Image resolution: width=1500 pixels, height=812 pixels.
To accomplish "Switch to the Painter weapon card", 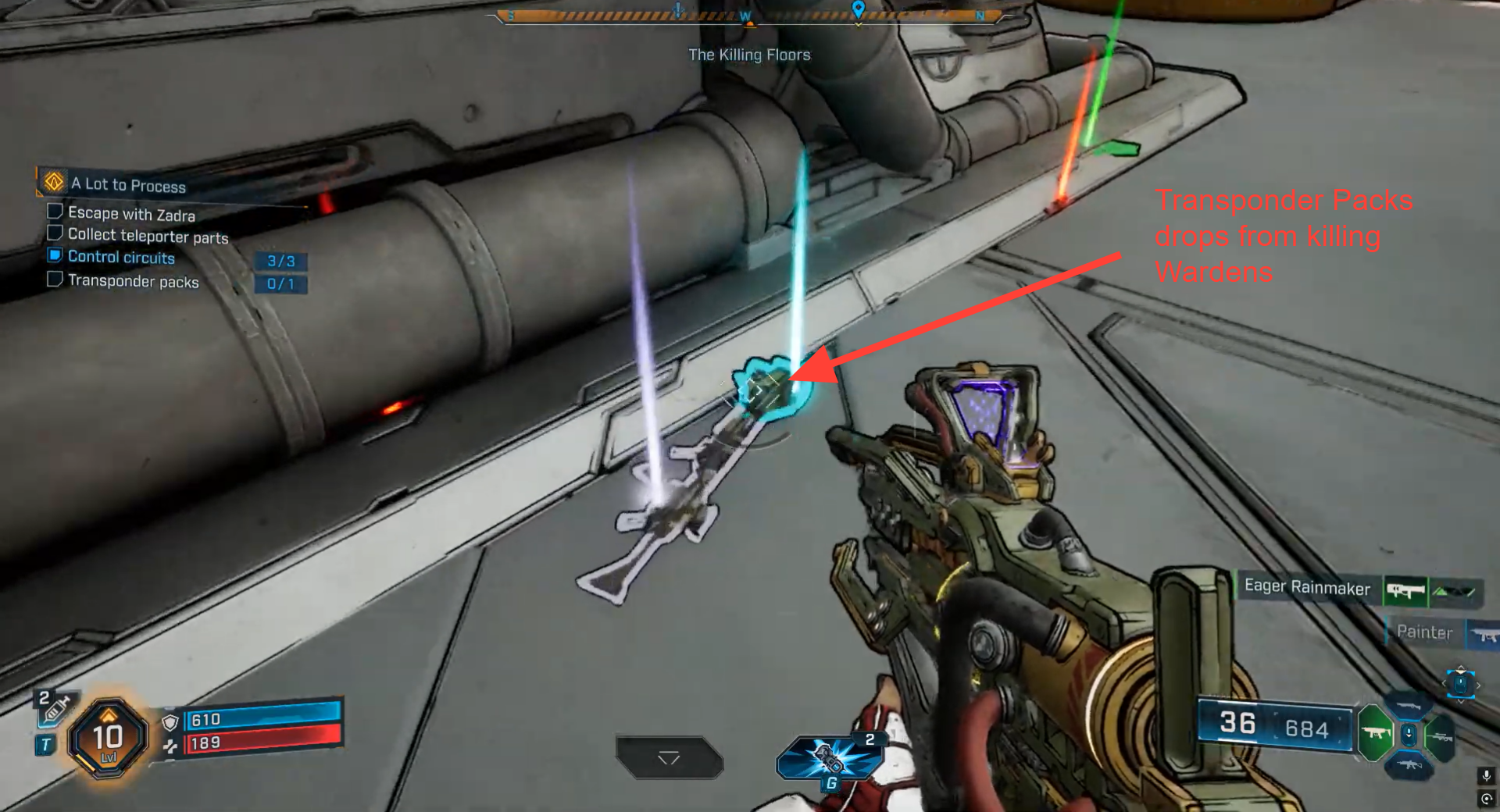I will pyautogui.click(x=1424, y=632).
